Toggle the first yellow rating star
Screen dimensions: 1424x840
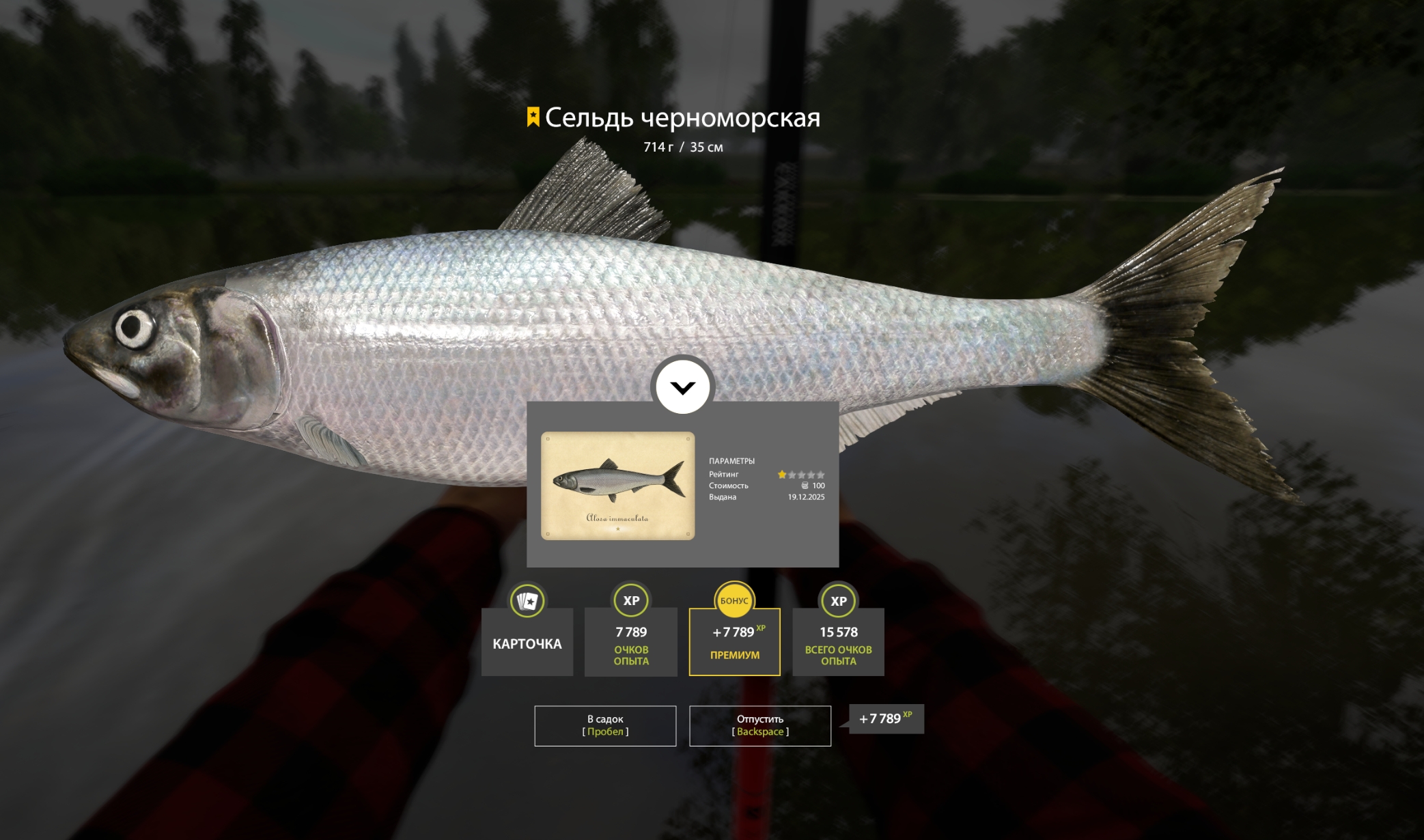pos(782,474)
